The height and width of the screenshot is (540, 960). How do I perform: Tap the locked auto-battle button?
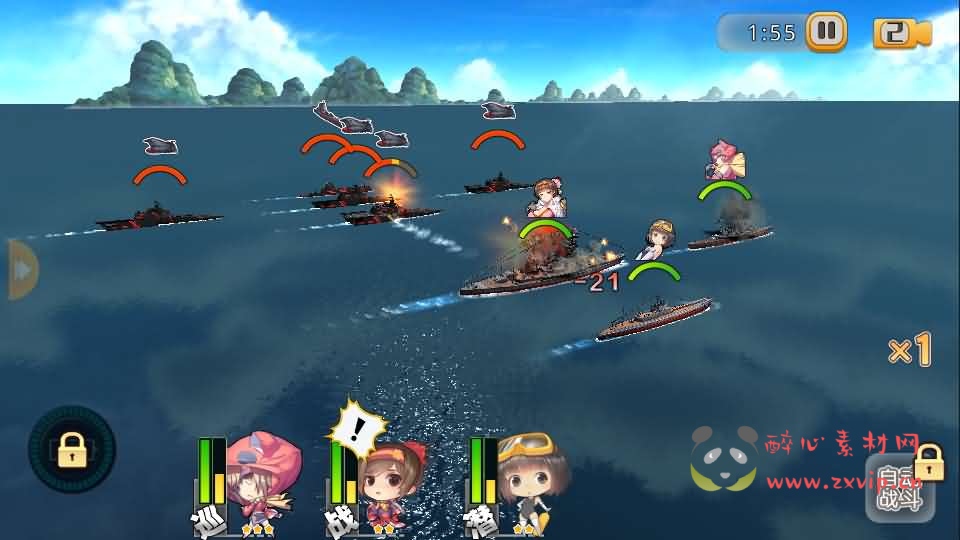[901, 487]
